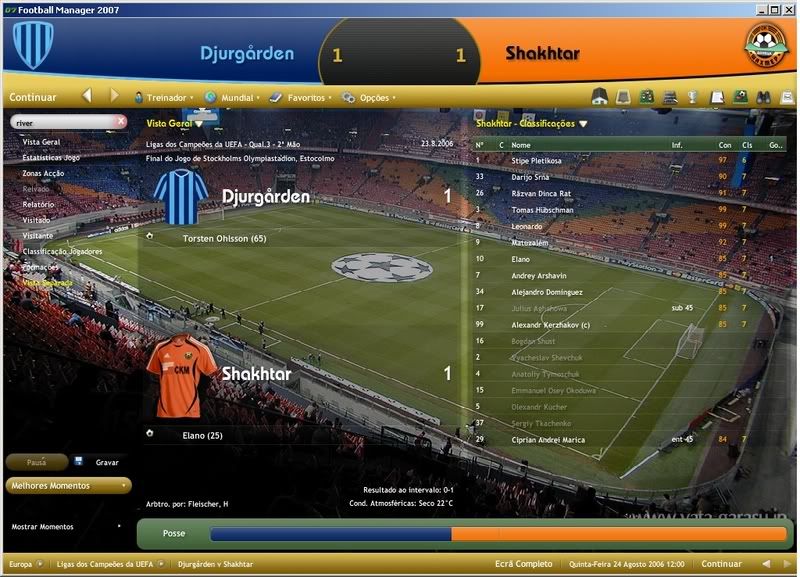This screenshot has height=577, width=800.
Task: Clear the search box with the X button
Action: [121, 121]
